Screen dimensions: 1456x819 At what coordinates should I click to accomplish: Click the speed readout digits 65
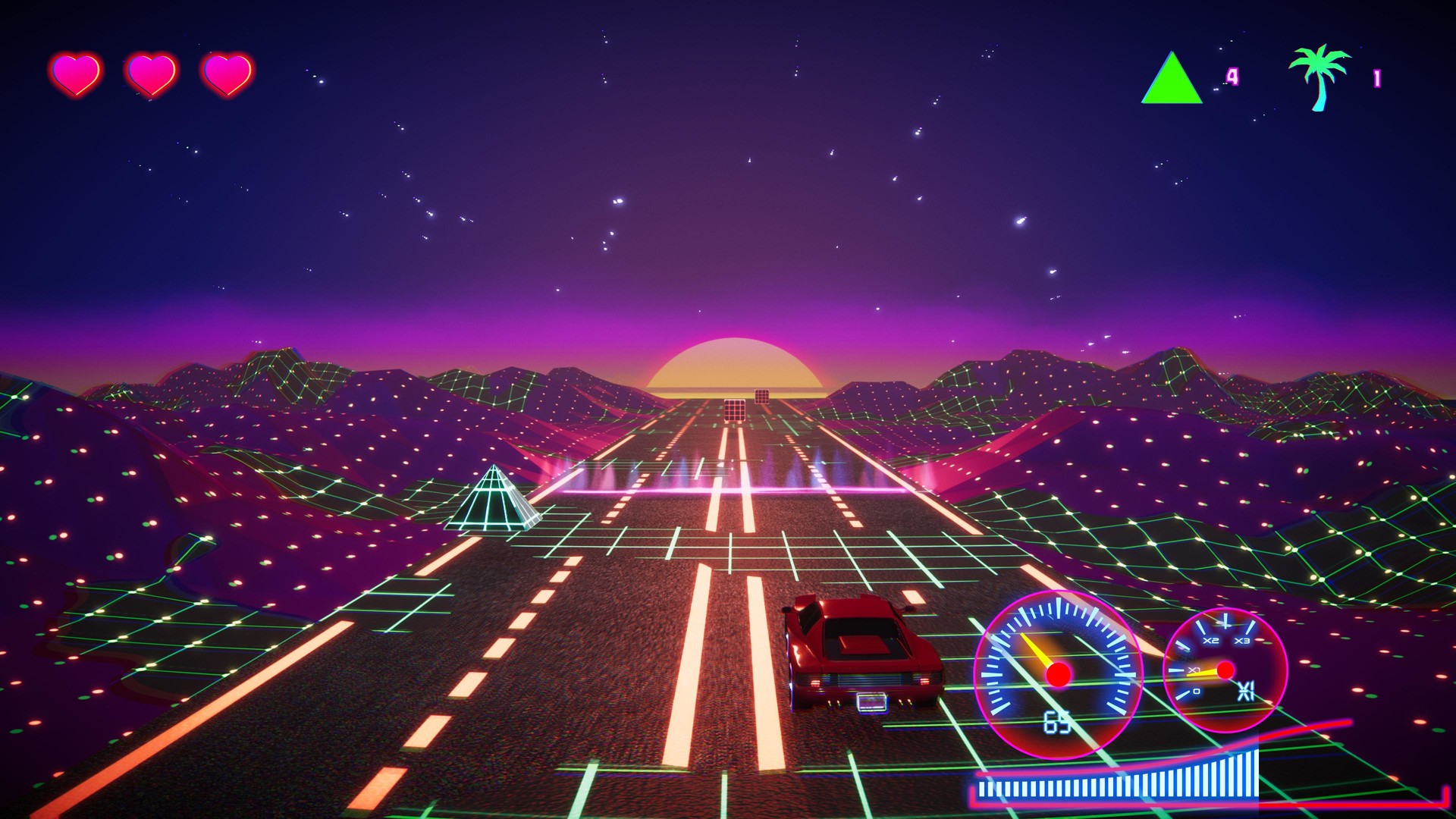pos(1056,722)
